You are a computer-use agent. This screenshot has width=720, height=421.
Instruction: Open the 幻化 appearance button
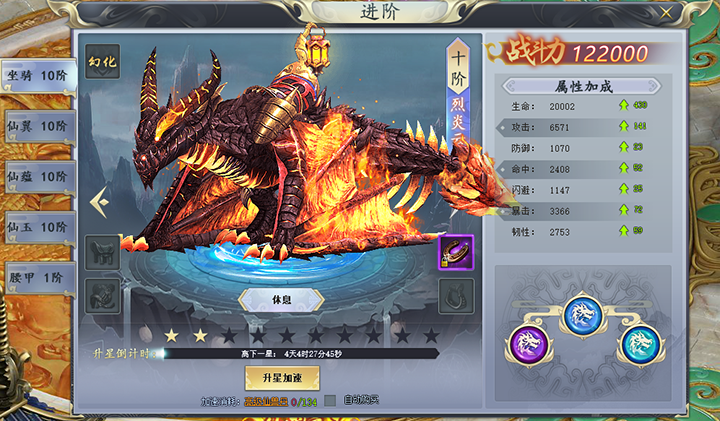coord(103,61)
